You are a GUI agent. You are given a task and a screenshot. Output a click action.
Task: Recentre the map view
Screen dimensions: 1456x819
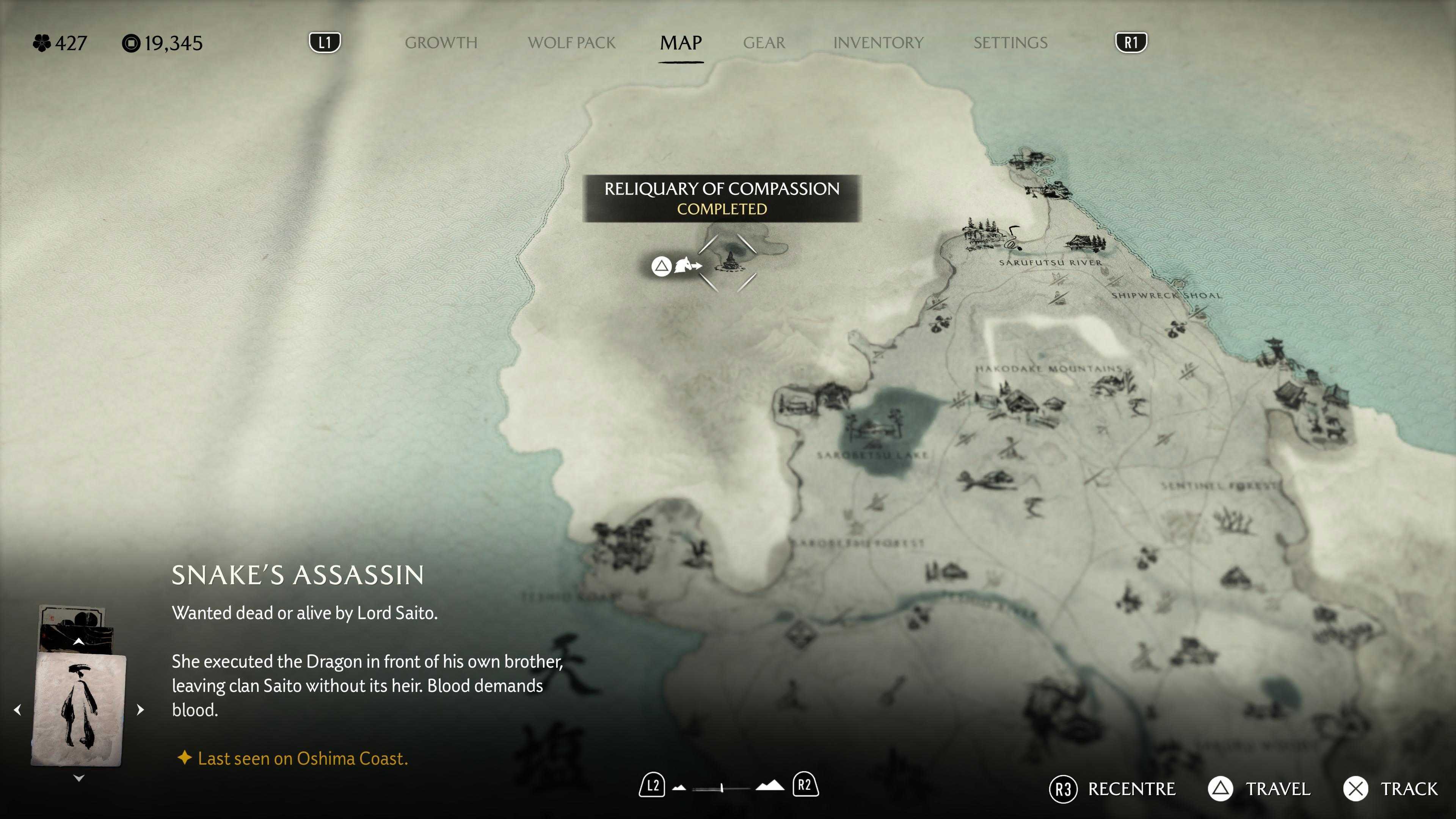pos(1112,789)
